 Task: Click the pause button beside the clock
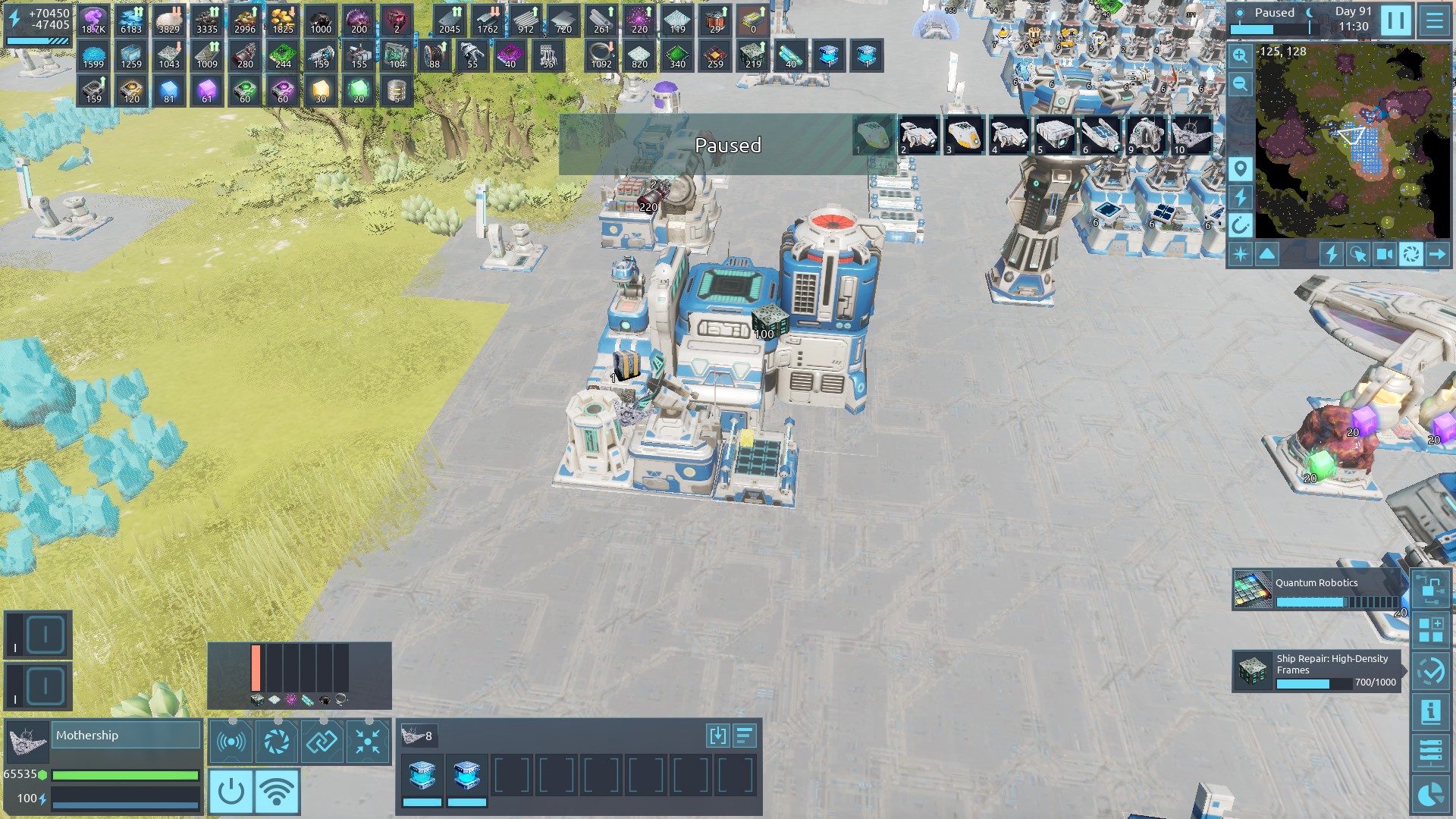click(x=1395, y=20)
